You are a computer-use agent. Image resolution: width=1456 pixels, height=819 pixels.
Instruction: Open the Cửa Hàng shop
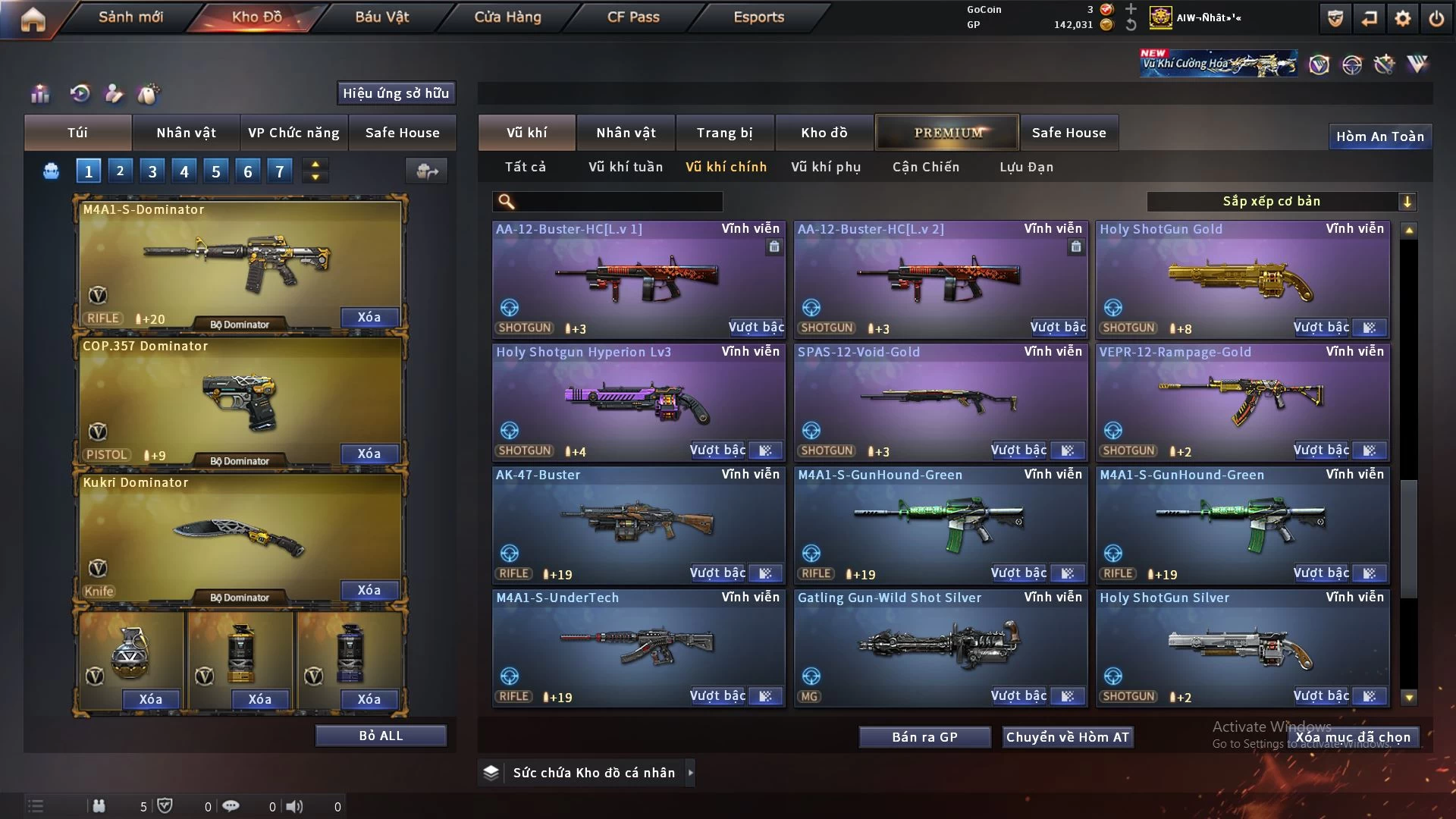(x=507, y=17)
